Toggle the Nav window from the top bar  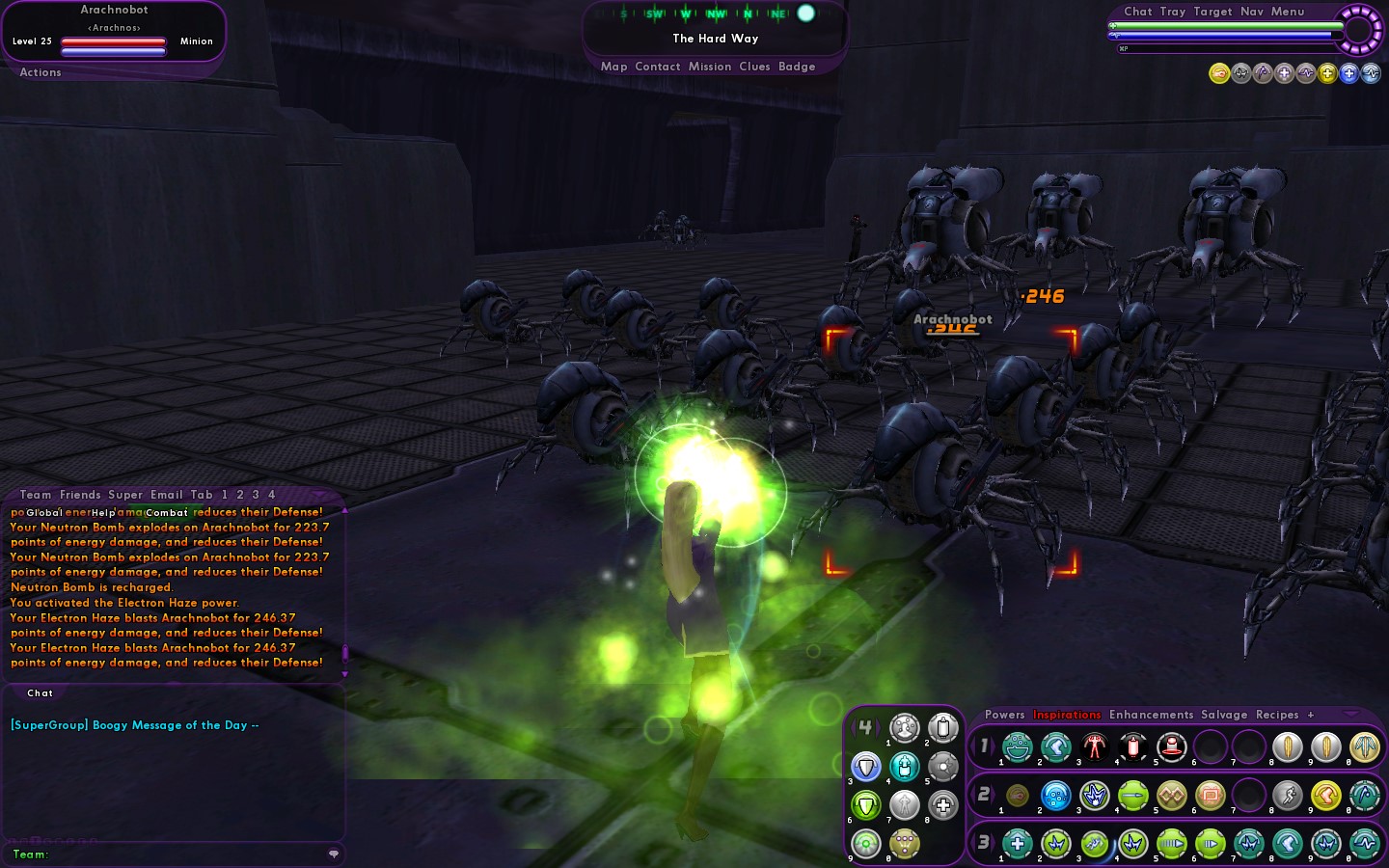(x=1252, y=12)
